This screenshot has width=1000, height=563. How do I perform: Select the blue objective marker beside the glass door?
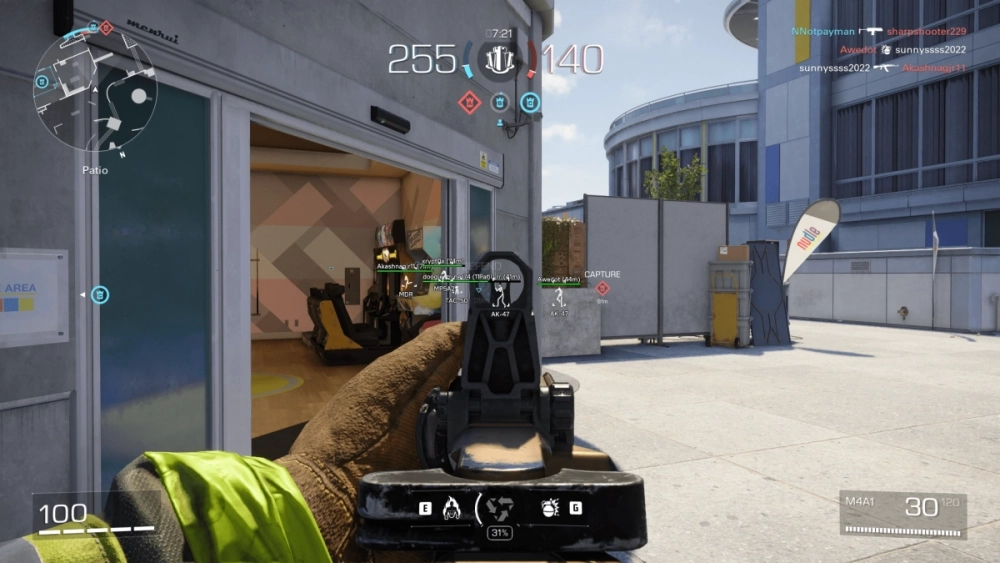(x=100, y=294)
